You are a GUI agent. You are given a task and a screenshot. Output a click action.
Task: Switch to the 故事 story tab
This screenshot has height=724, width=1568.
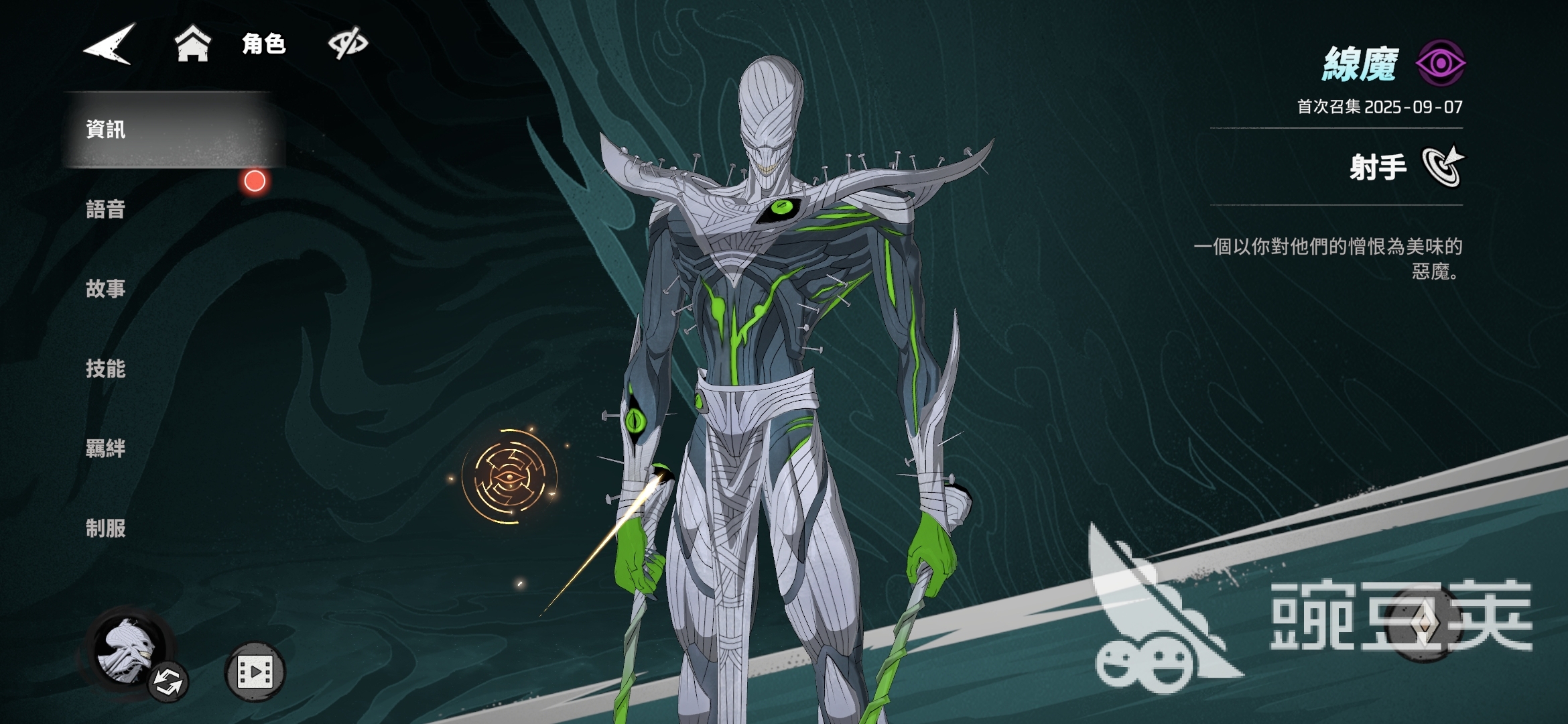(106, 289)
